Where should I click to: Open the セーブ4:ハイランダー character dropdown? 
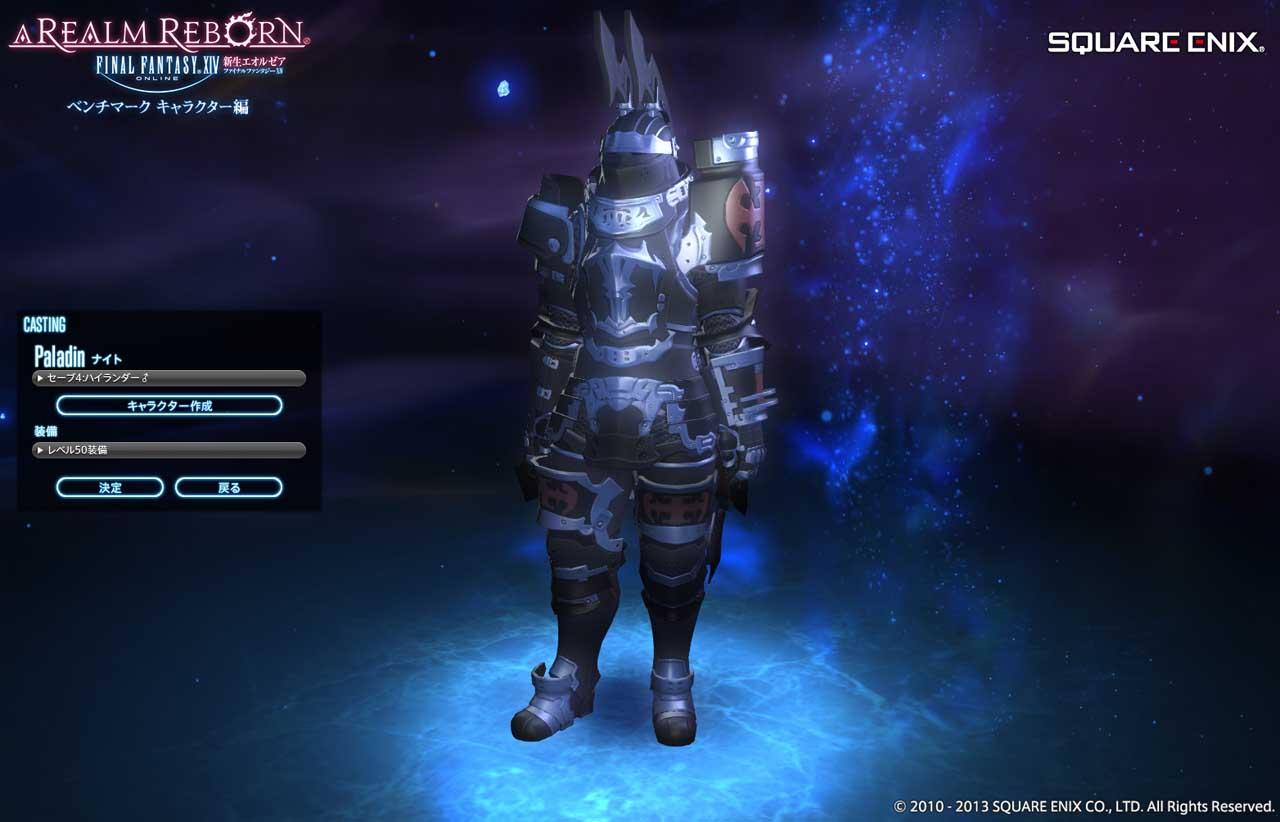(x=169, y=378)
